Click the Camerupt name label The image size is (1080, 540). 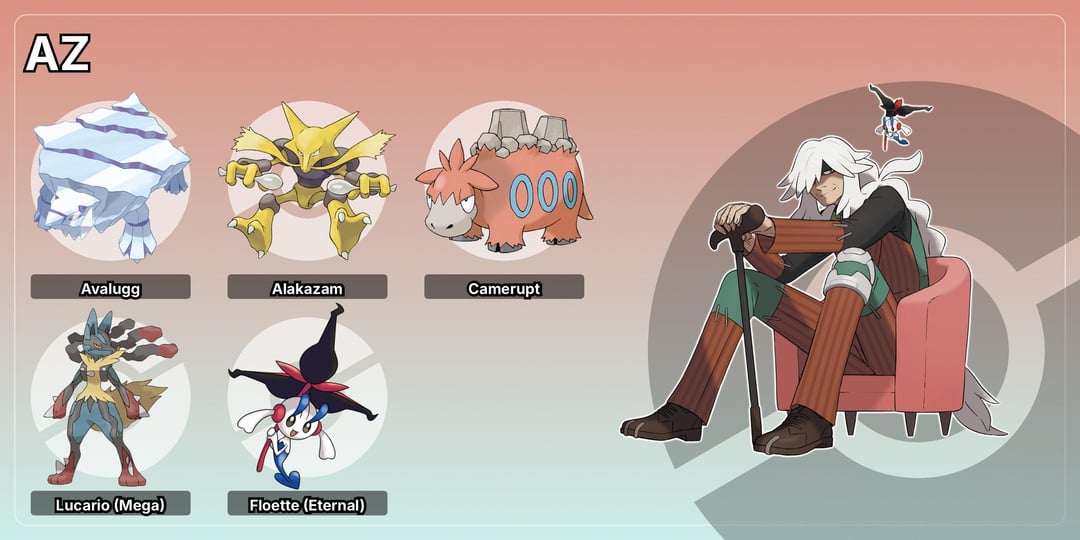point(504,288)
